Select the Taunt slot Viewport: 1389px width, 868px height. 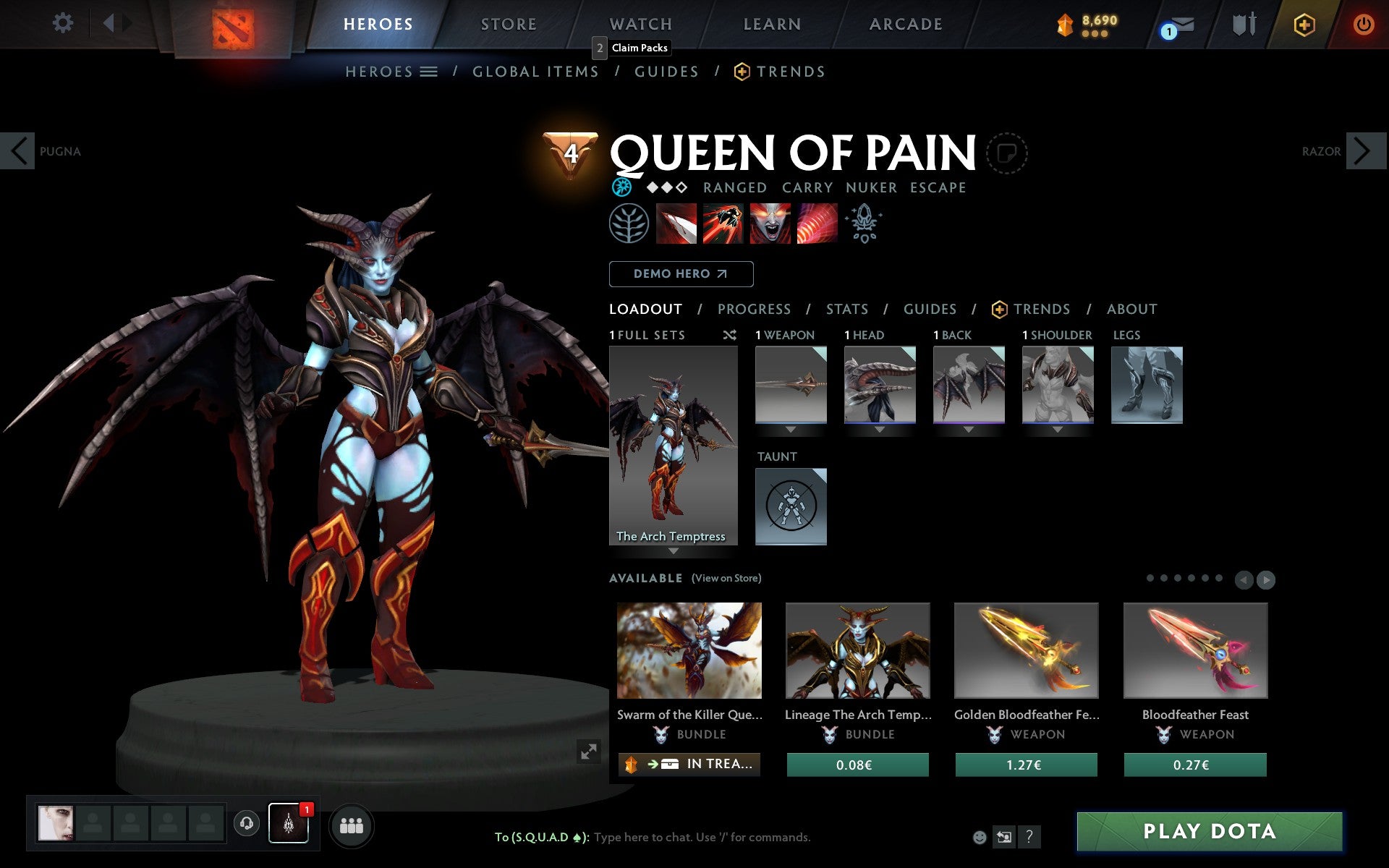coord(791,506)
